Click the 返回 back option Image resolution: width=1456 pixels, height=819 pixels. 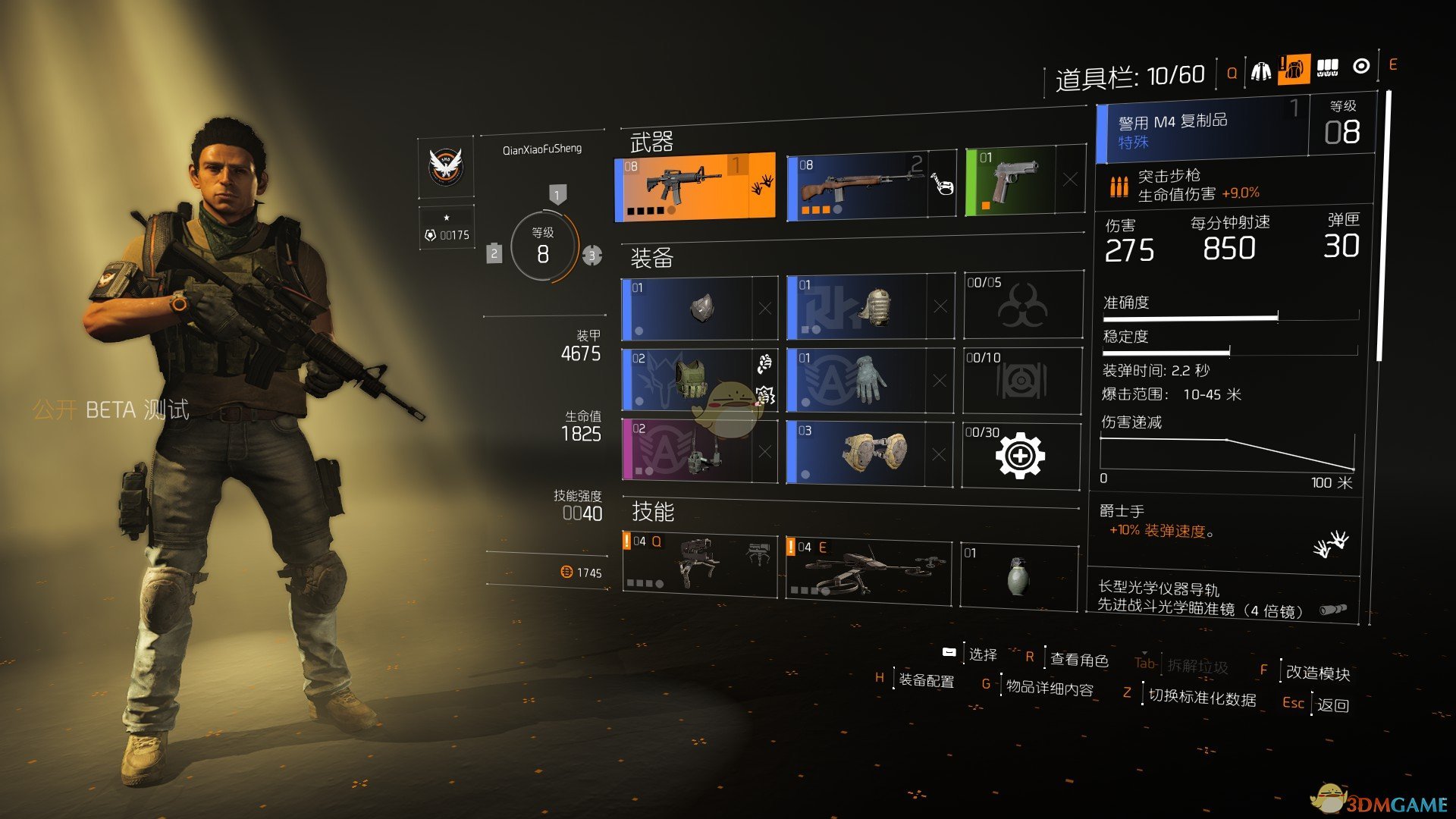coord(1332,705)
